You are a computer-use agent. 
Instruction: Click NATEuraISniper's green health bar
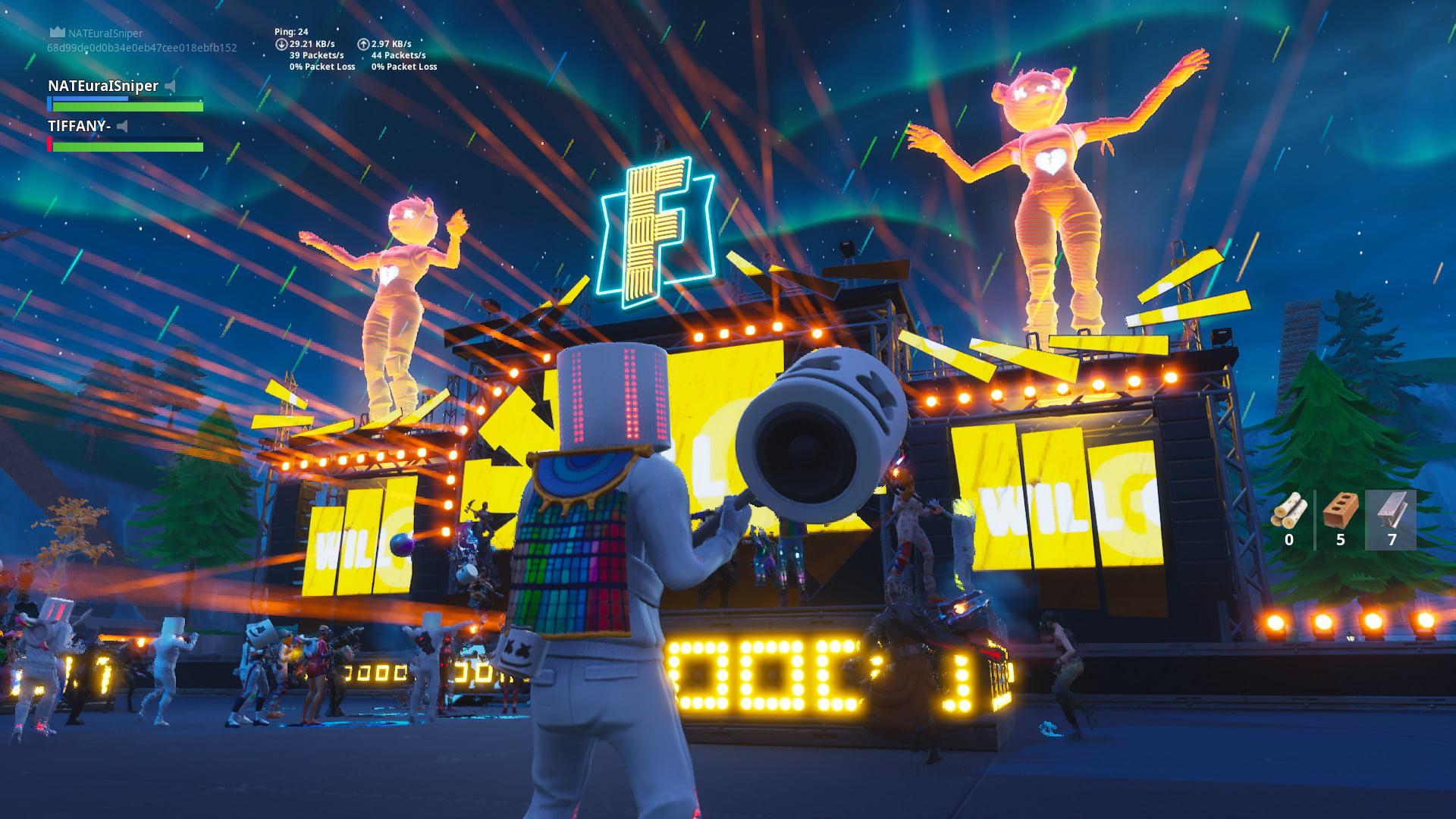(x=121, y=105)
